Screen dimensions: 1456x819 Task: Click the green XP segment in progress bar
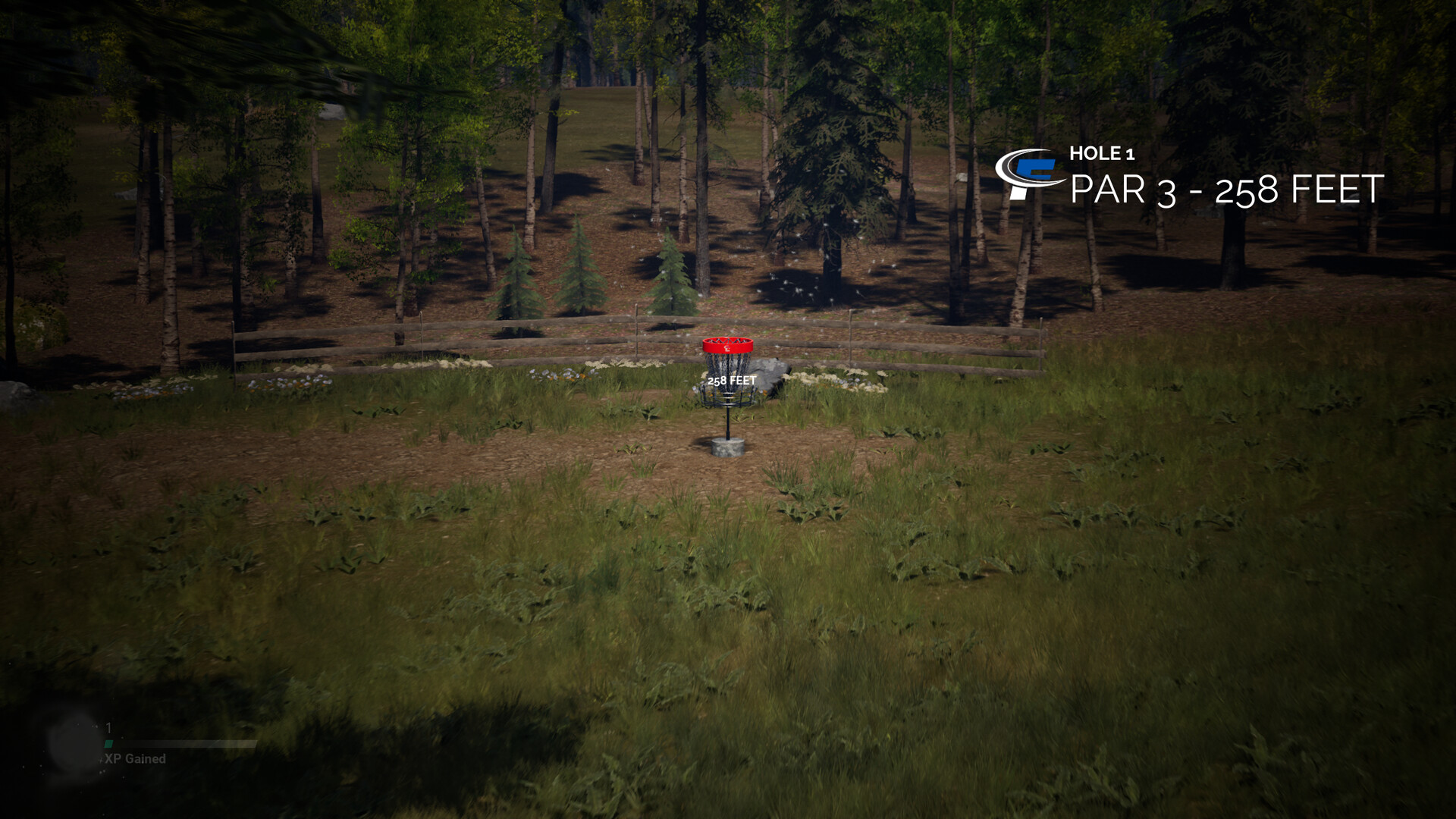point(108,744)
